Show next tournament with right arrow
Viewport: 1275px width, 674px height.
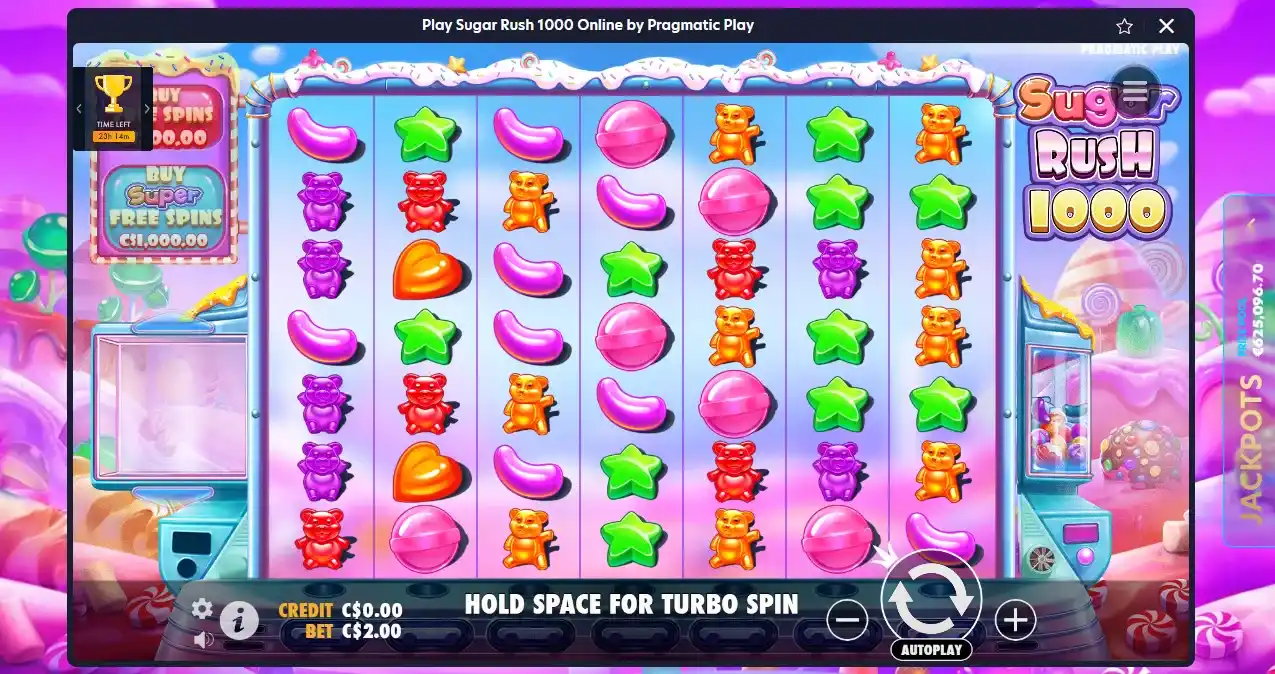pos(147,109)
